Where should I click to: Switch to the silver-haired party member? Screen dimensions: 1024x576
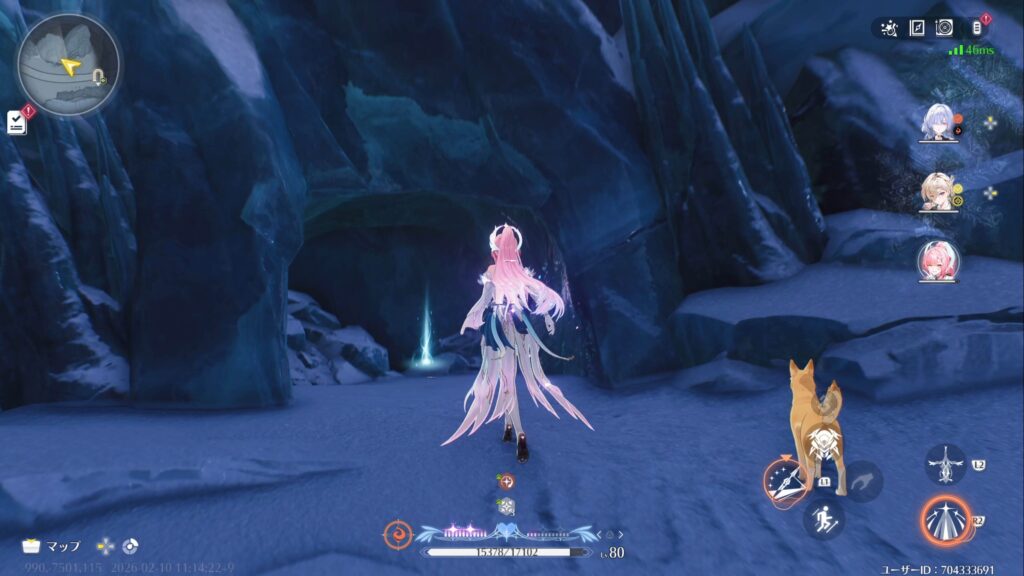coord(938,123)
